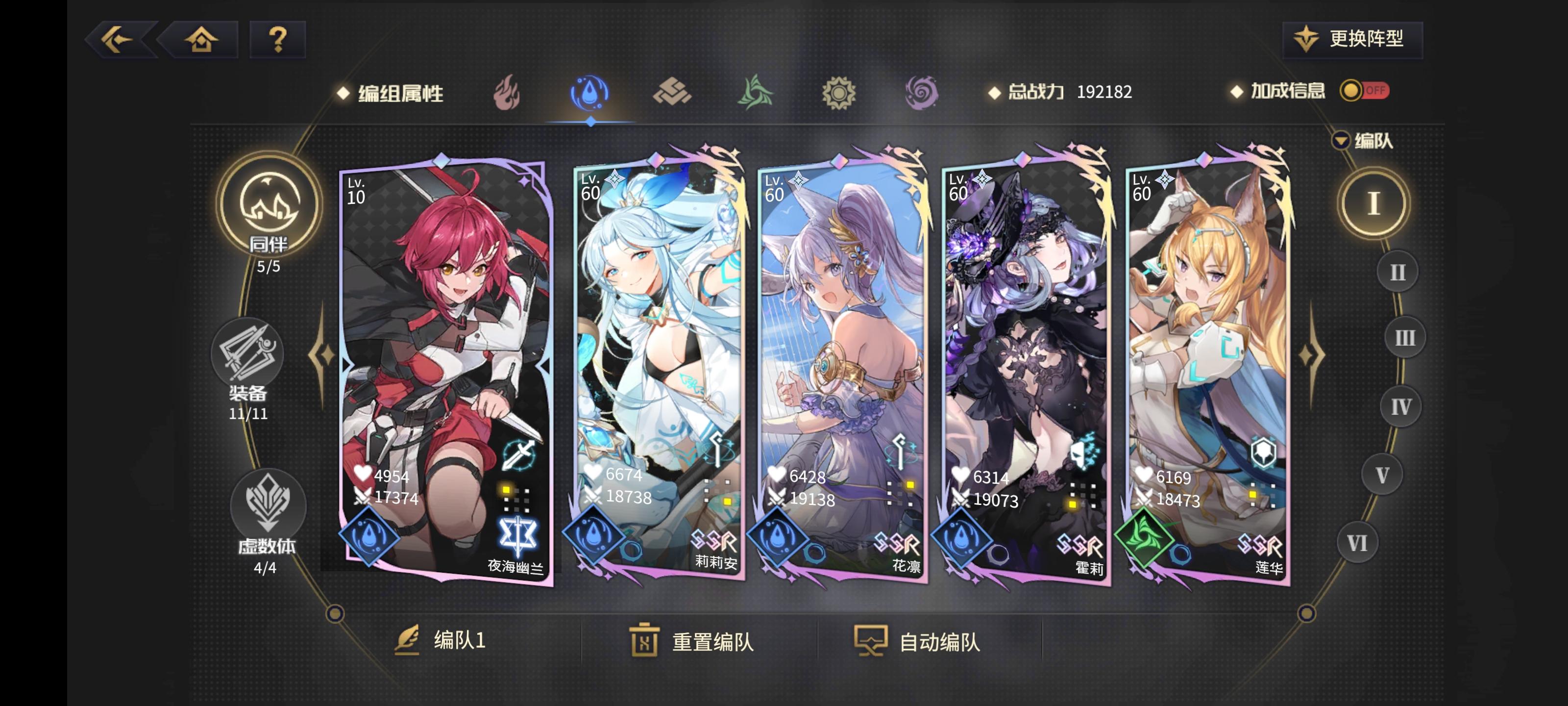Select the fire element filter icon
The image size is (1568, 706).
tap(507, 93)
